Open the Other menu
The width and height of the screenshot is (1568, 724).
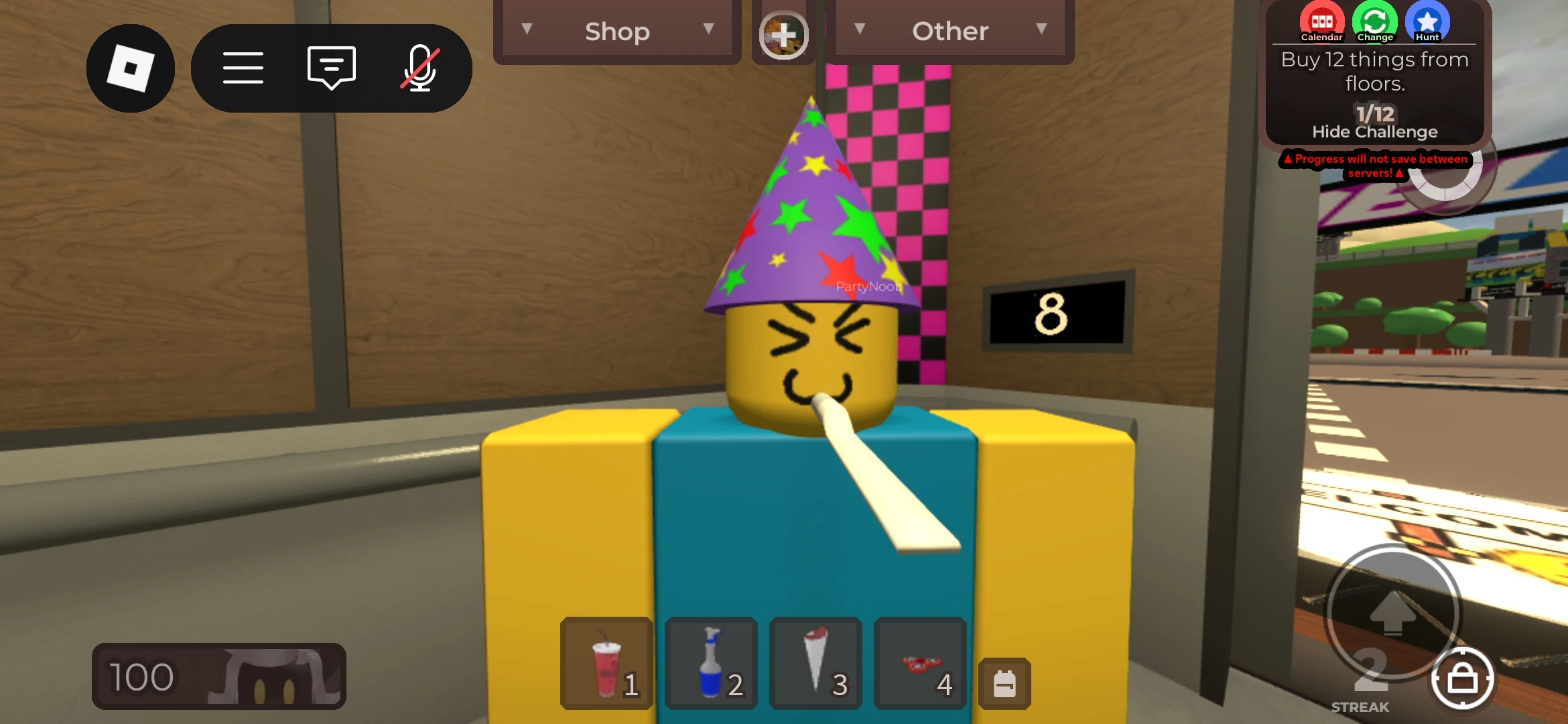(x=950, y=30)
